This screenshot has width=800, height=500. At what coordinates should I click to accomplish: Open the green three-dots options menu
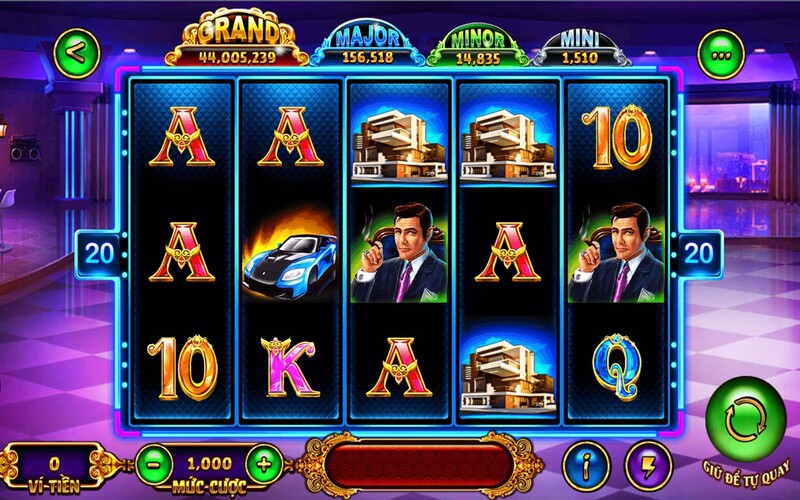[718, 55]
